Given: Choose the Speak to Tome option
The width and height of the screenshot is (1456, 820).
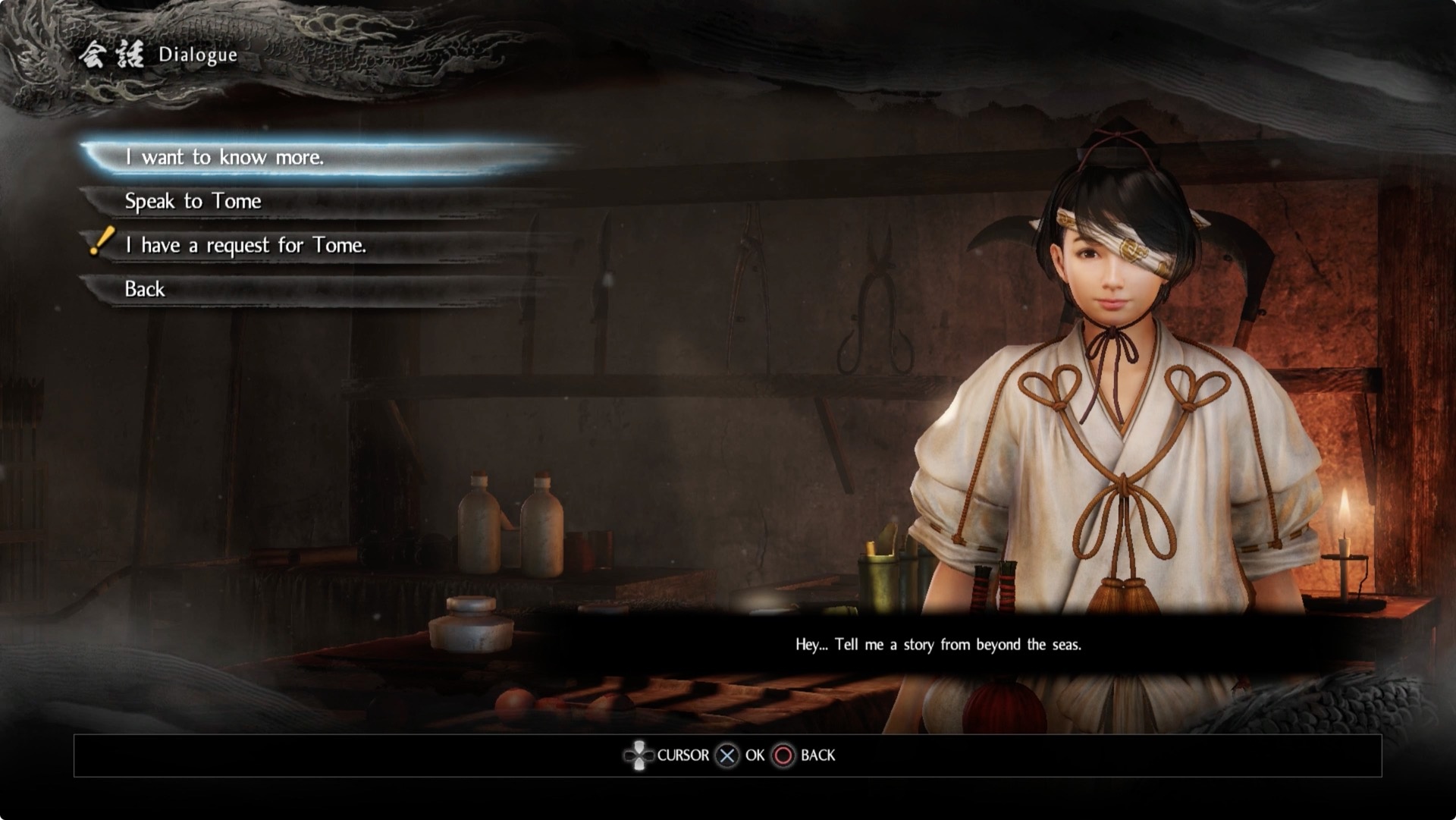Looking at the screenshot, I should click(193, 201).
